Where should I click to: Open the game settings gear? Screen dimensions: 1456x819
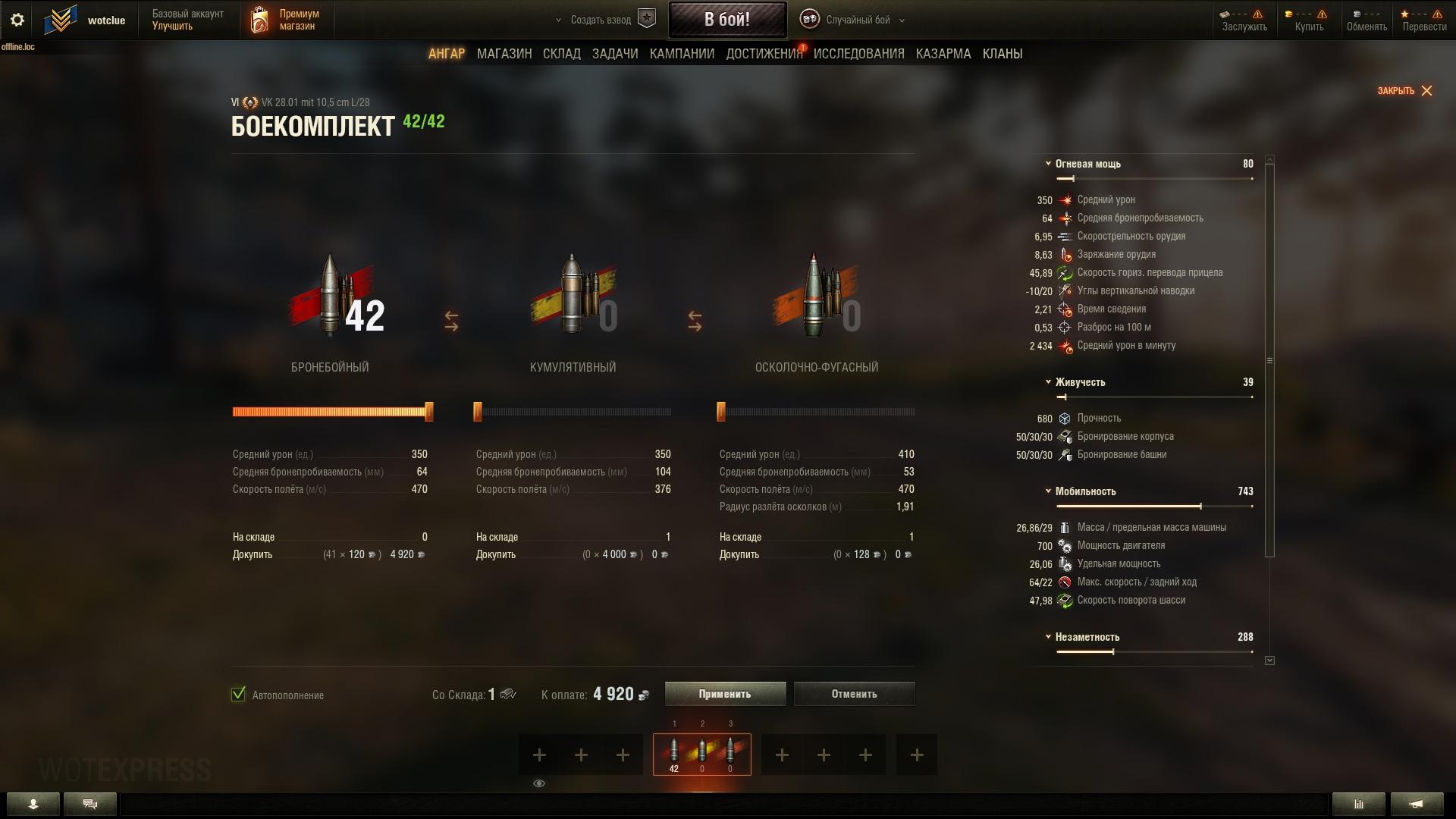17,20
